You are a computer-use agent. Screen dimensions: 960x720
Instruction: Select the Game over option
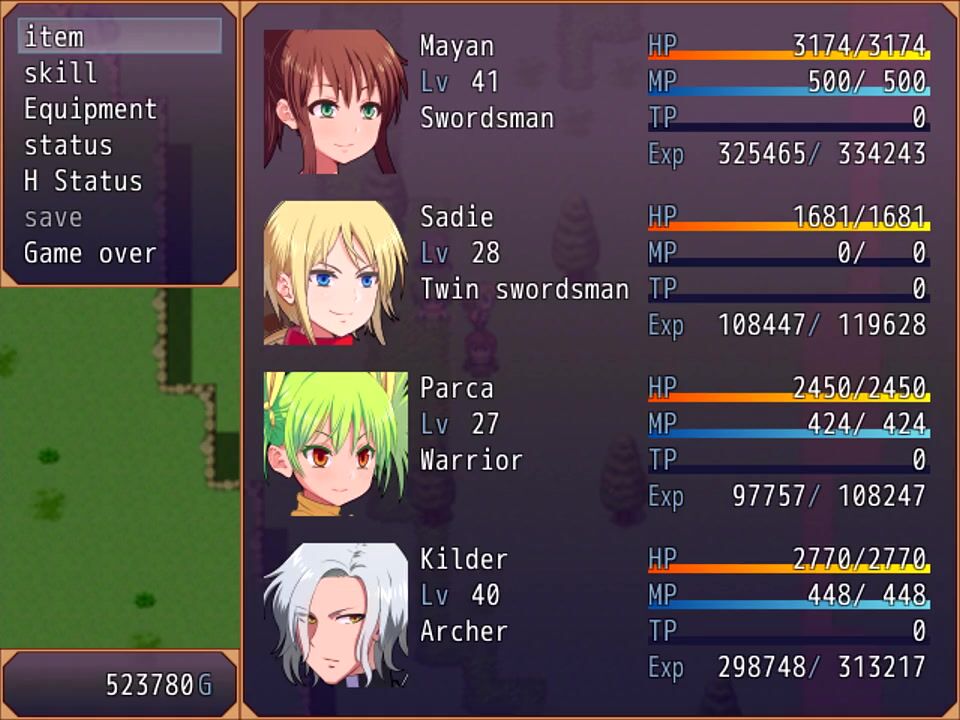tap(90, 253)
